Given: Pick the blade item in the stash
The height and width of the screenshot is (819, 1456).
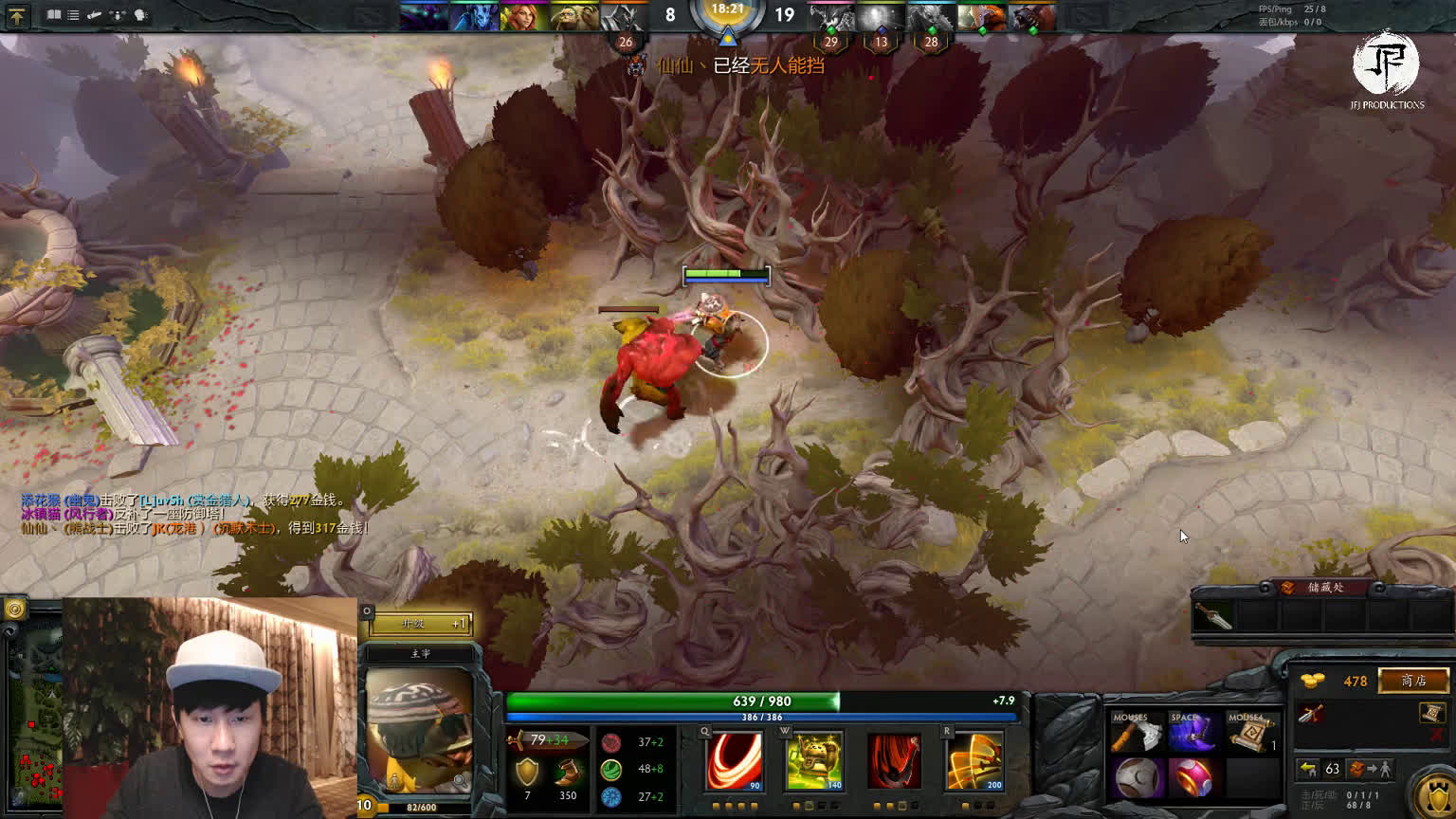Looking at the screenshot, I should click(1213, 617).
